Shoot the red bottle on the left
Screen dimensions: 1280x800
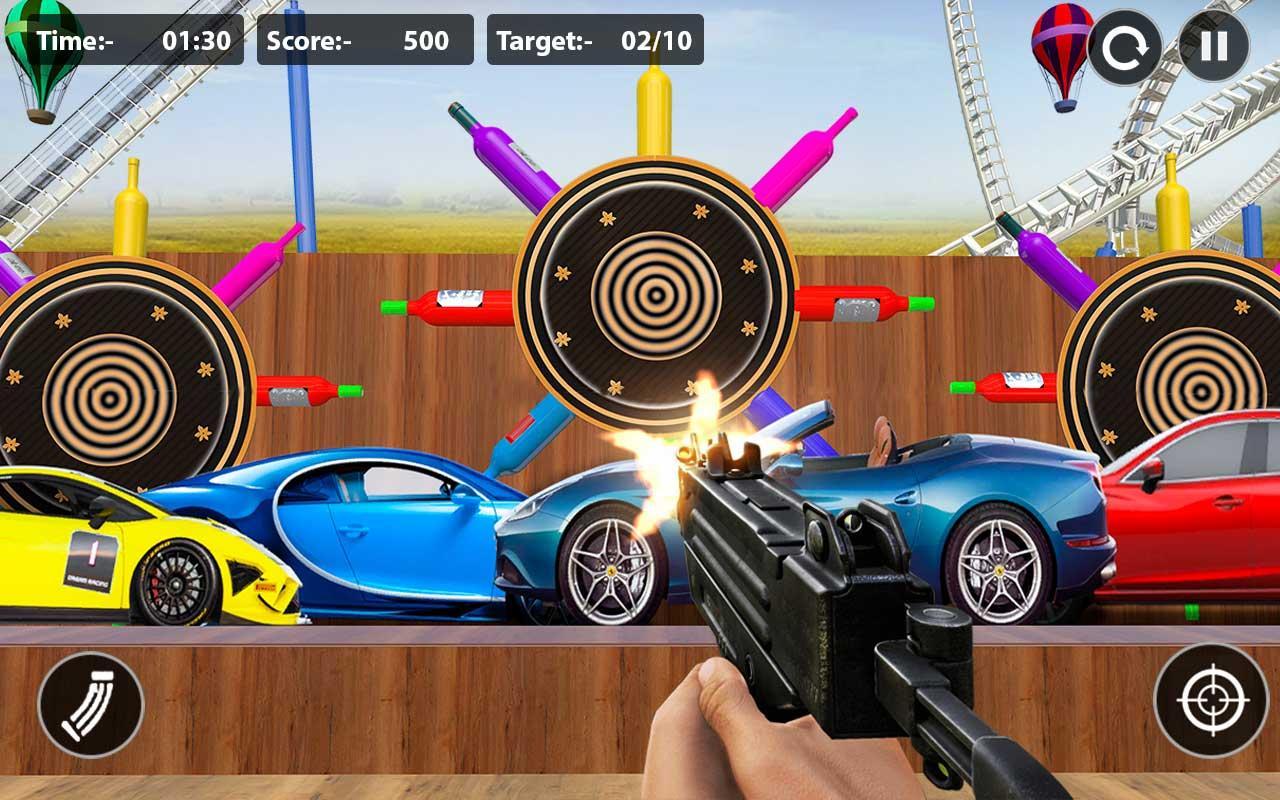300,390
